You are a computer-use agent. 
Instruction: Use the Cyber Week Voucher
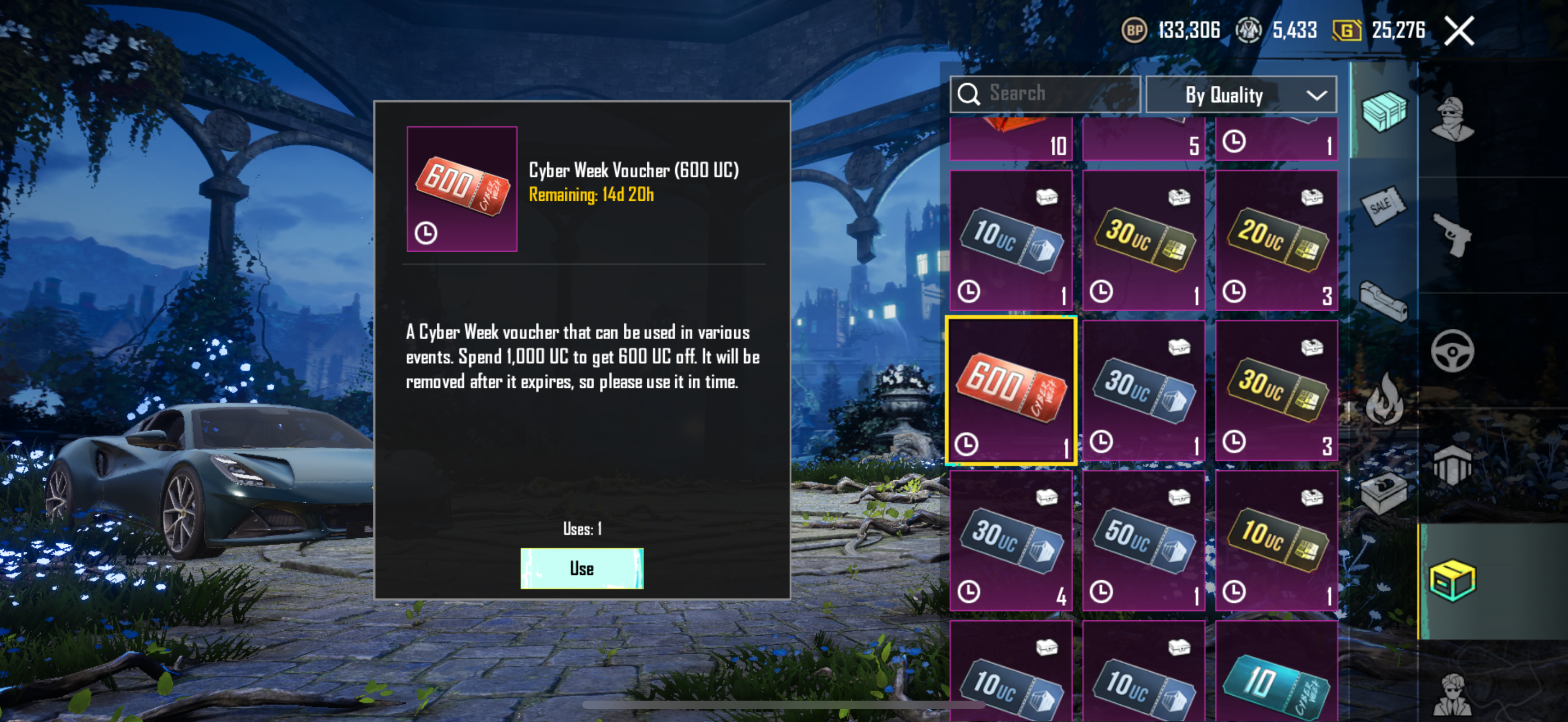point(581,568)
